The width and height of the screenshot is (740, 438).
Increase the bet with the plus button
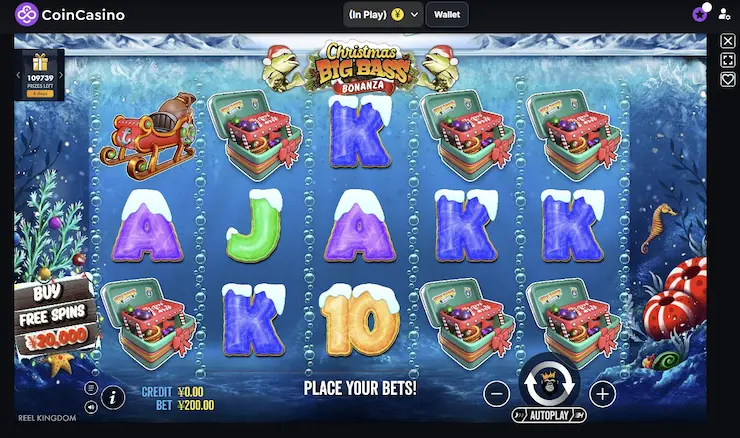pos(602,394)
